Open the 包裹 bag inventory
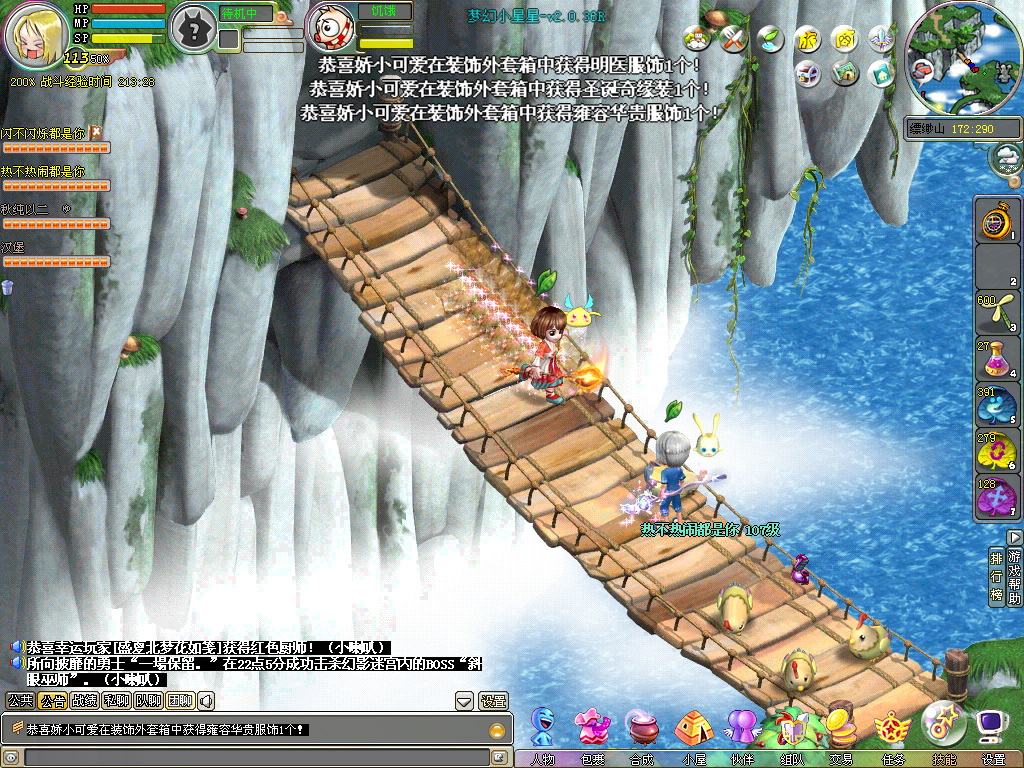1024x768 pixels. pos(593,728)
